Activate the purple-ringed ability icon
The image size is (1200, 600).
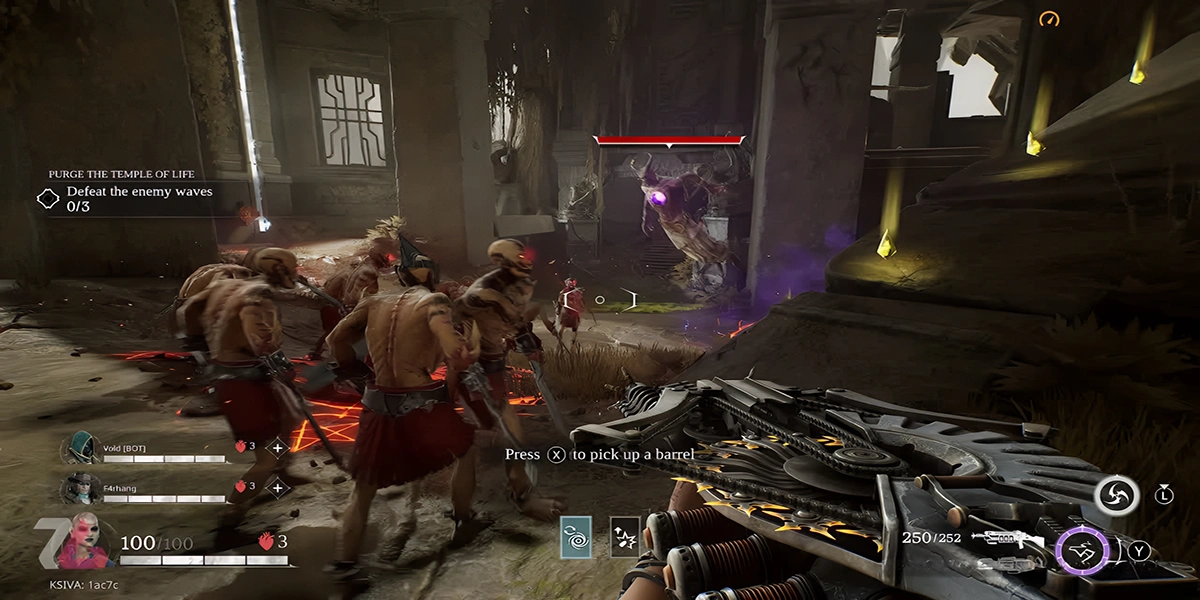(x=1083, y=550)
